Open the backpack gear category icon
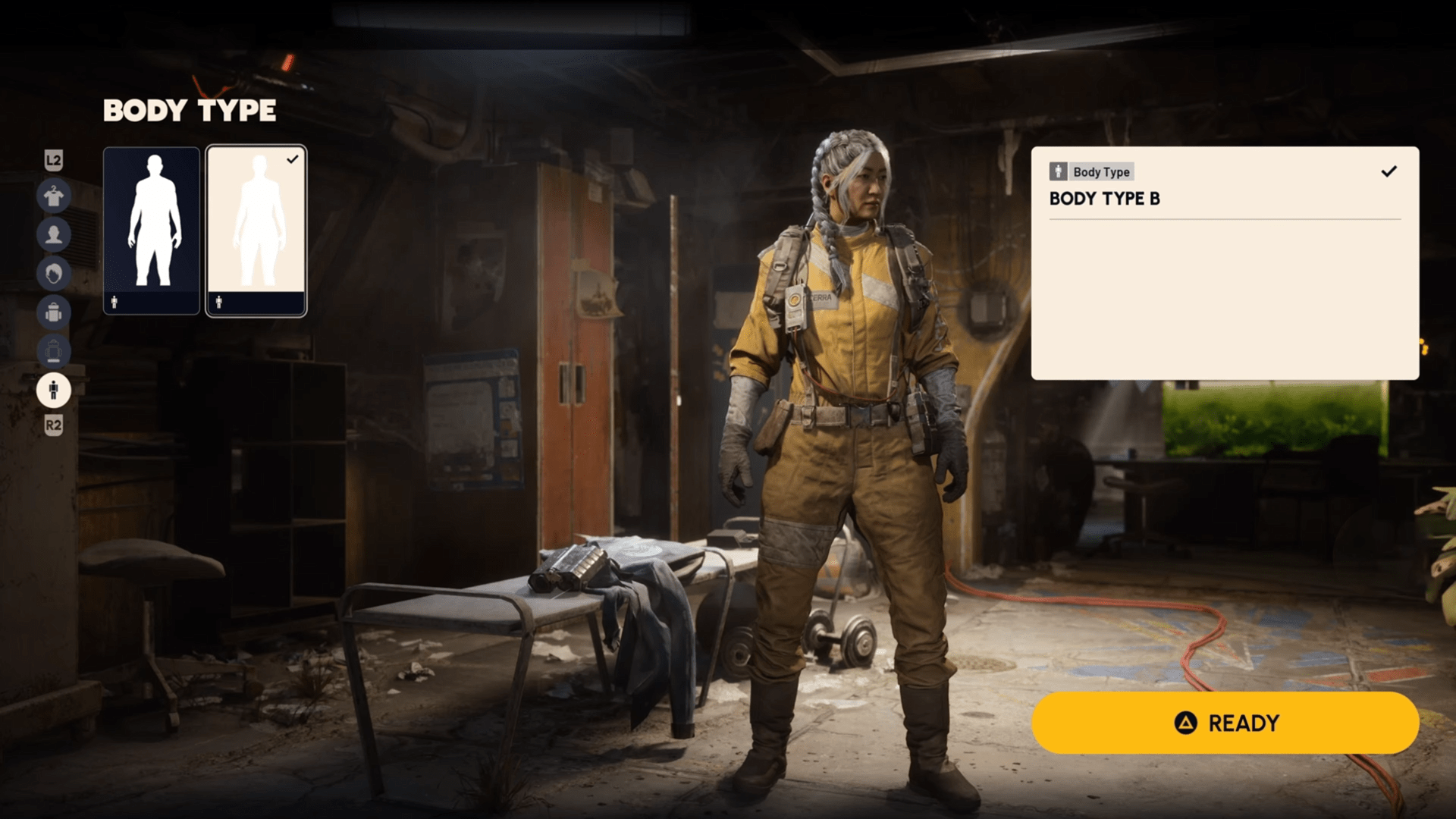This screenshot has height=819, width=1456. [x=54, y=313]
